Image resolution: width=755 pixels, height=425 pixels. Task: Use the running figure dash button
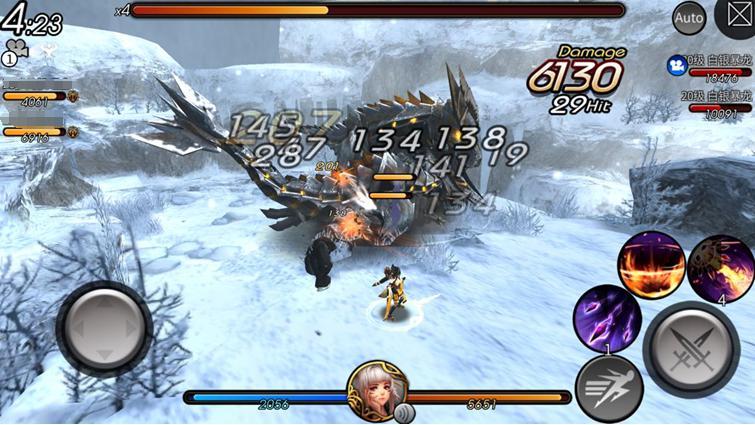pyautogui.click(x=608, y=387)
